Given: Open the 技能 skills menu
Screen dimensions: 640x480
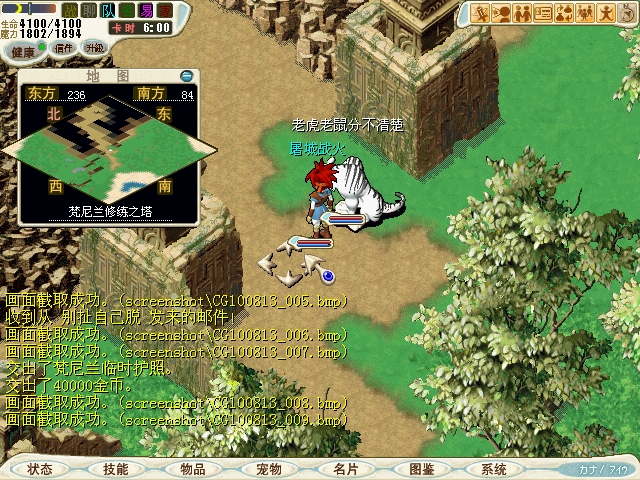Looking at the screenshot, I should [116, 468].
